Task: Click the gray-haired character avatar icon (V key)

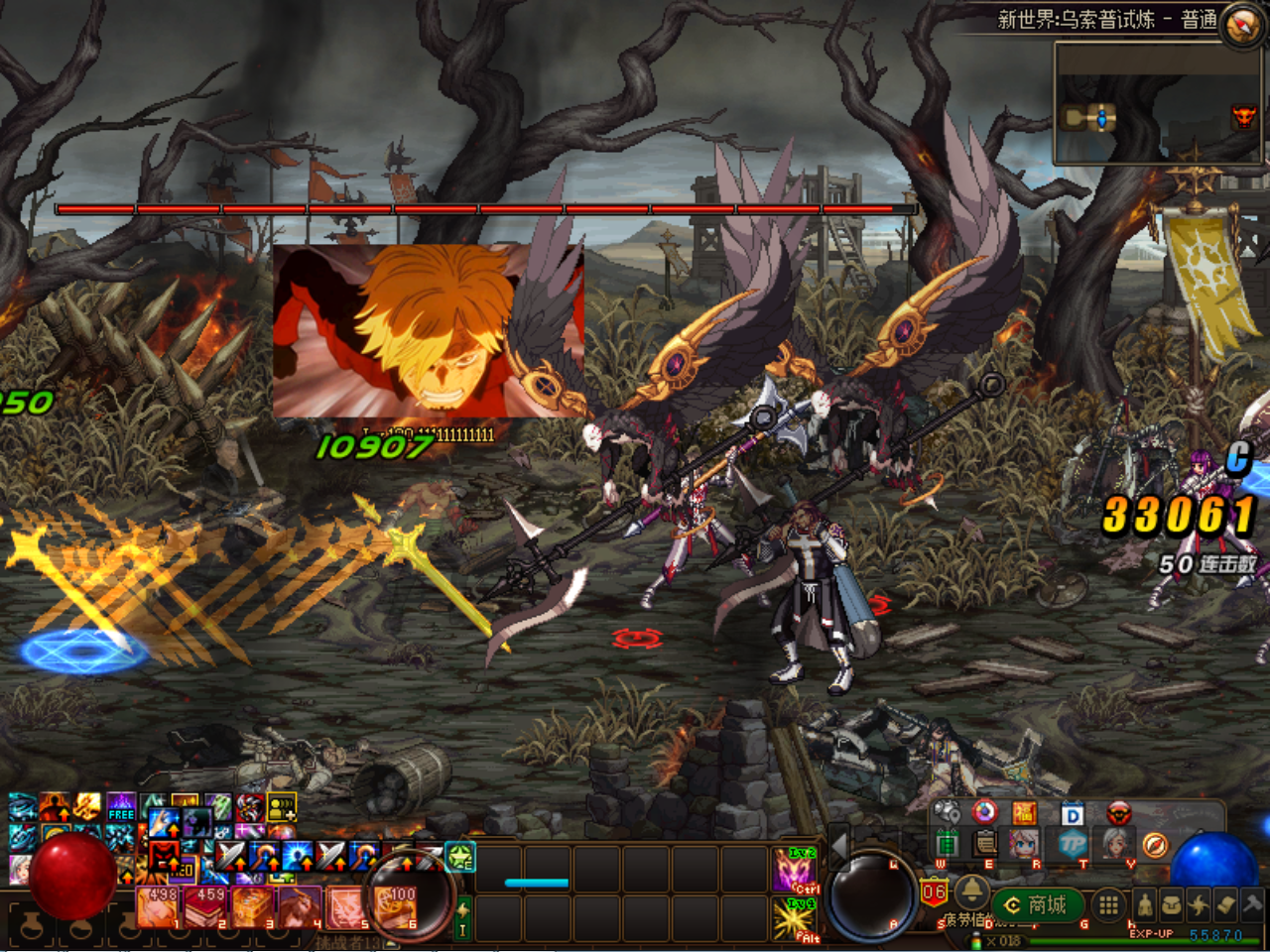Action: point(1115,843)
